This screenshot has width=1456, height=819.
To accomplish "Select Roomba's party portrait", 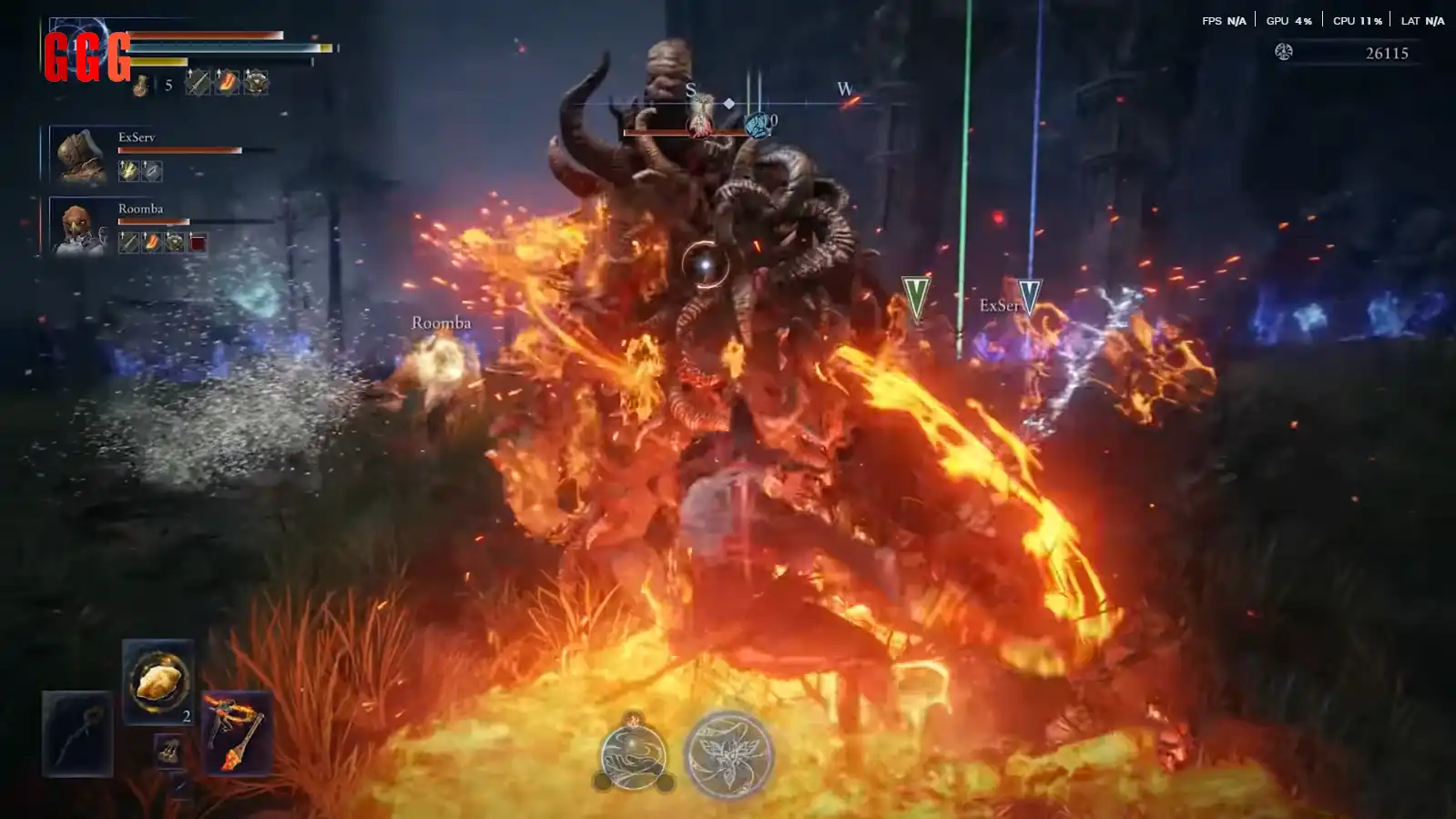I will pos(79,227).
